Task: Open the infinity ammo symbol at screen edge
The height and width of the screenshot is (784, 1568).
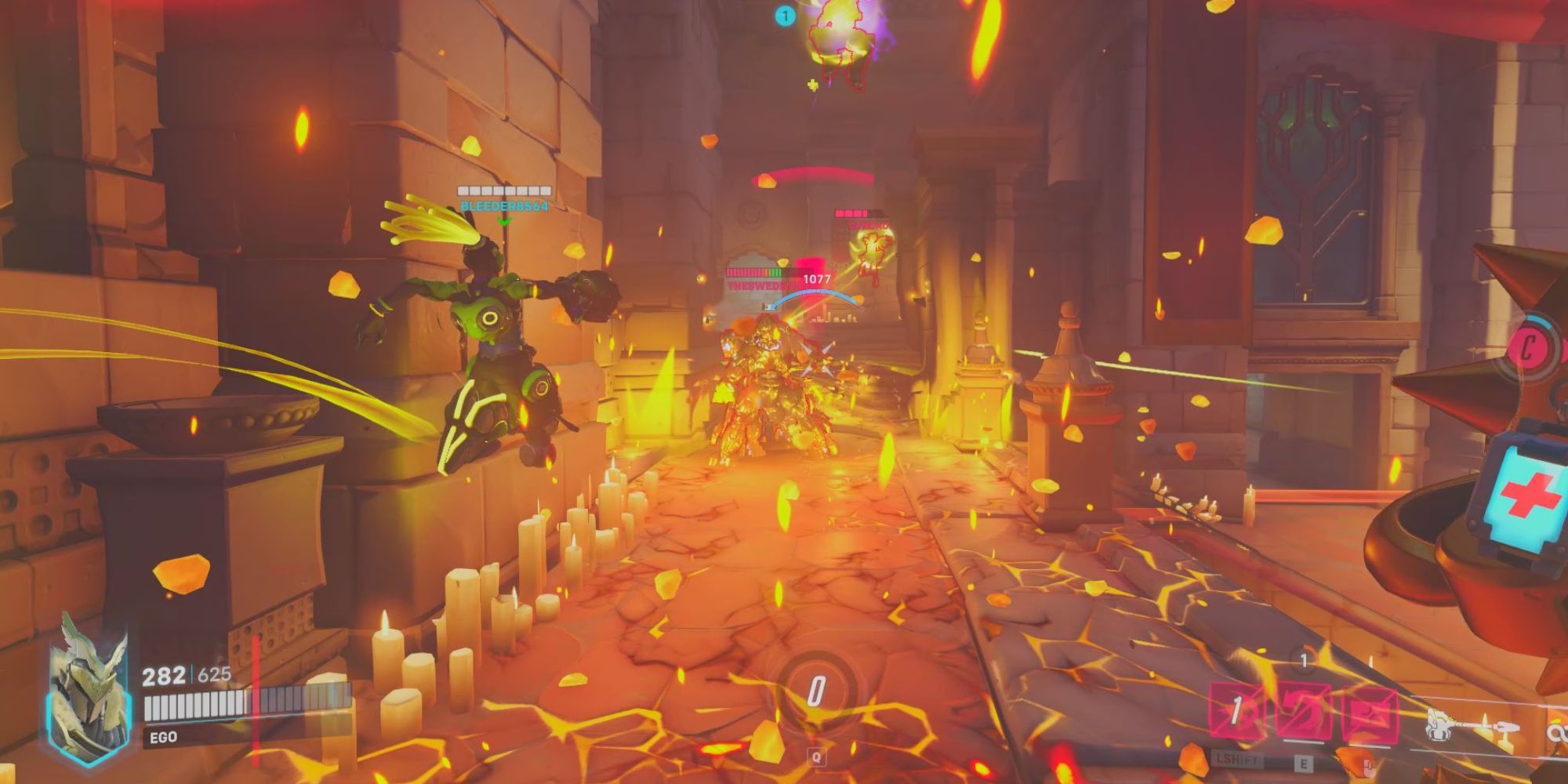Action: click(1560, 731)
